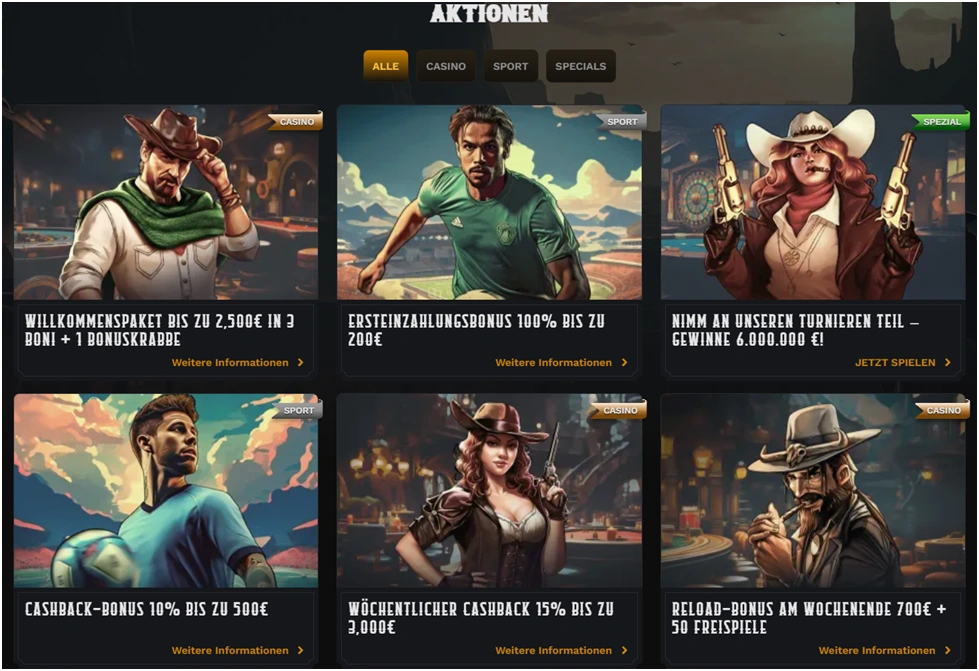Click JETZT SPIELEN on the tournament card
The image size is (979, 671).
pyautogui.click(x=902, y=363)
